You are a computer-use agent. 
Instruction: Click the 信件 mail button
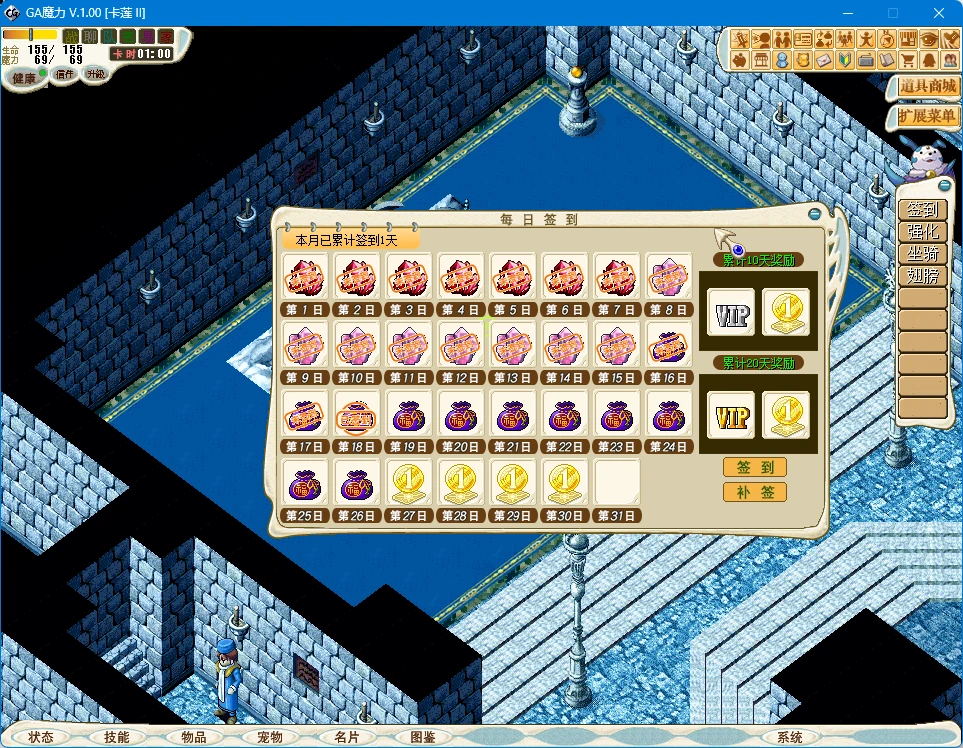[65, 74]
